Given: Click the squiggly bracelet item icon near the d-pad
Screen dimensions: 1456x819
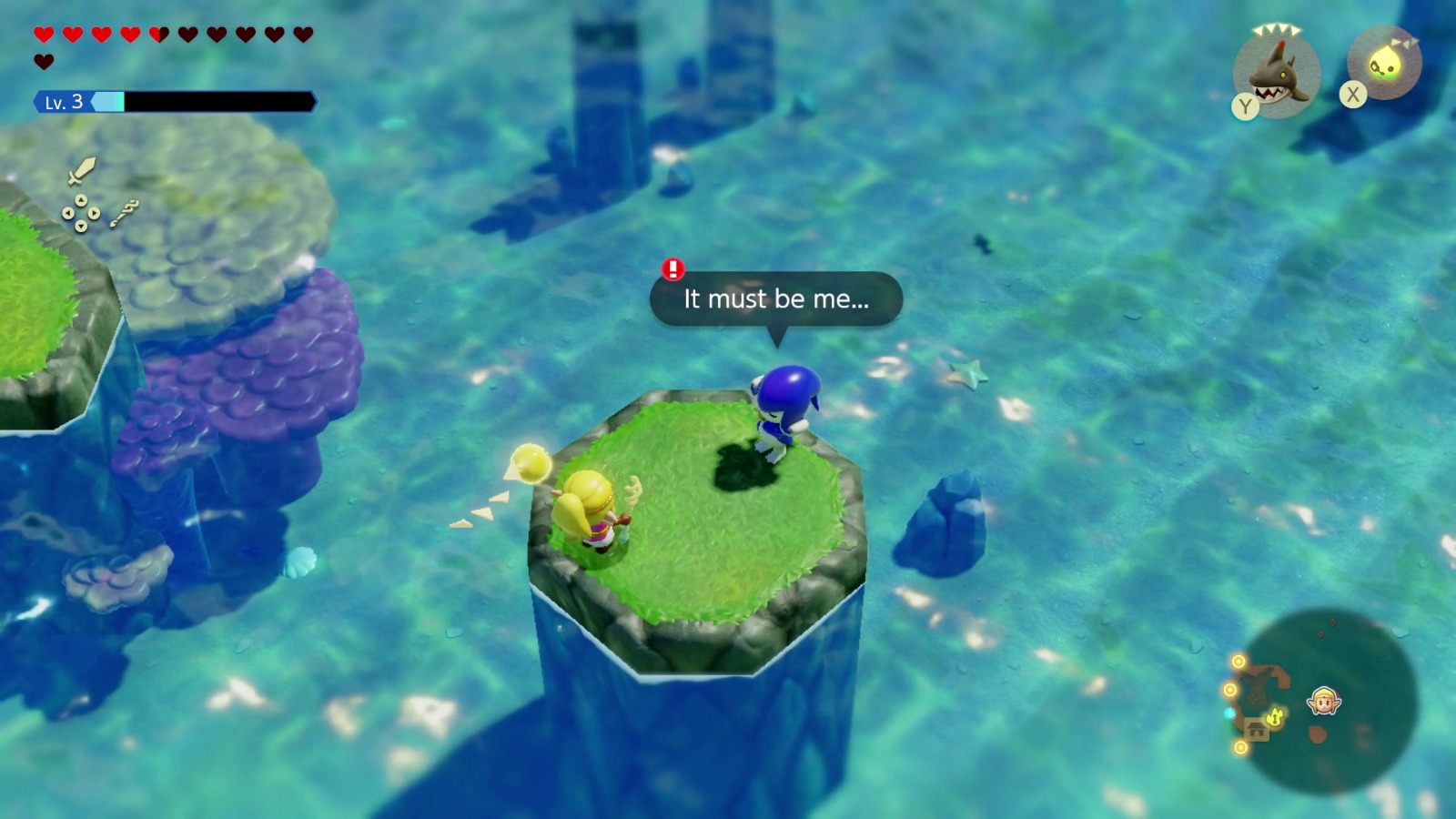Looking at the screenshot, I should 126,213.
